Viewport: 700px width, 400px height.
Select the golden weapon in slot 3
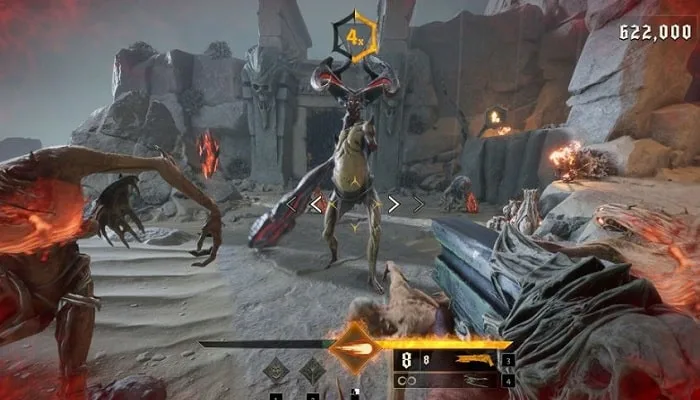tap(477, 360)
